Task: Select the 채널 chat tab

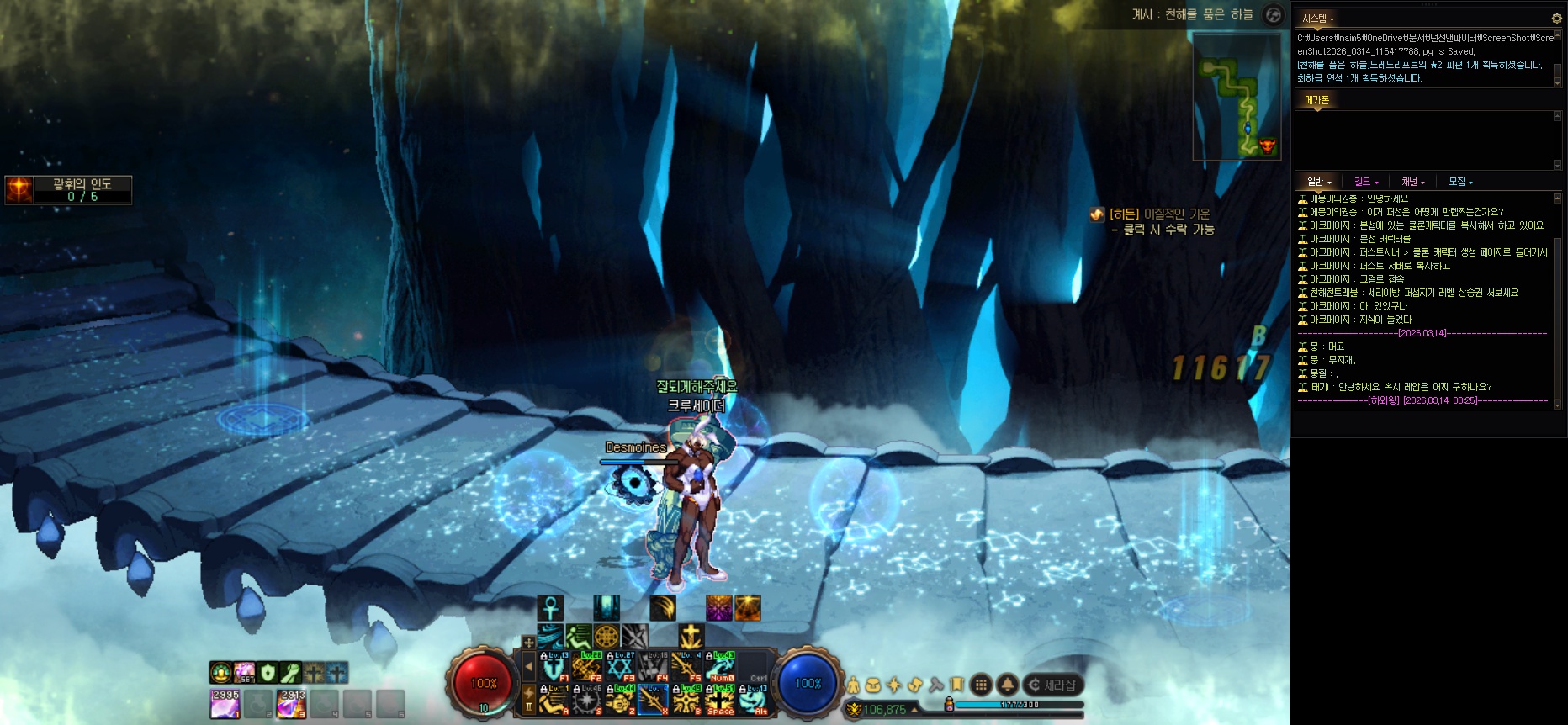Action: (1412, 182)
